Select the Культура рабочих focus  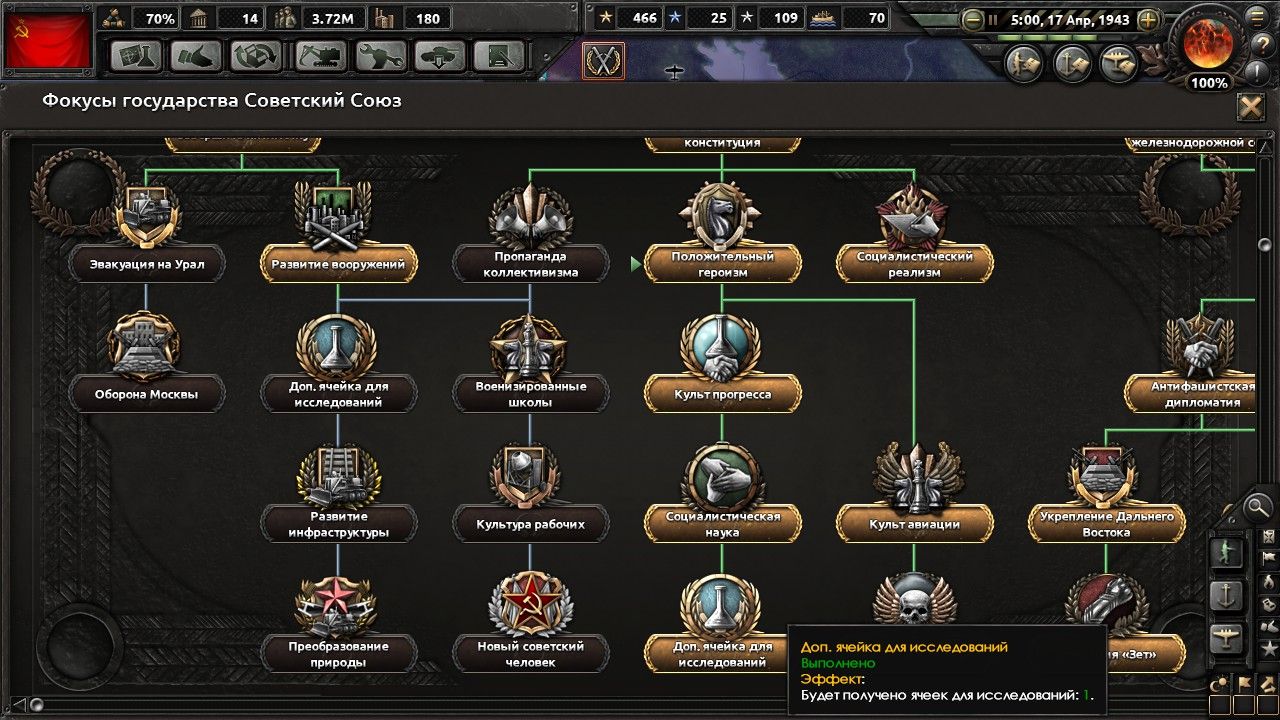[x=530, y=524]
